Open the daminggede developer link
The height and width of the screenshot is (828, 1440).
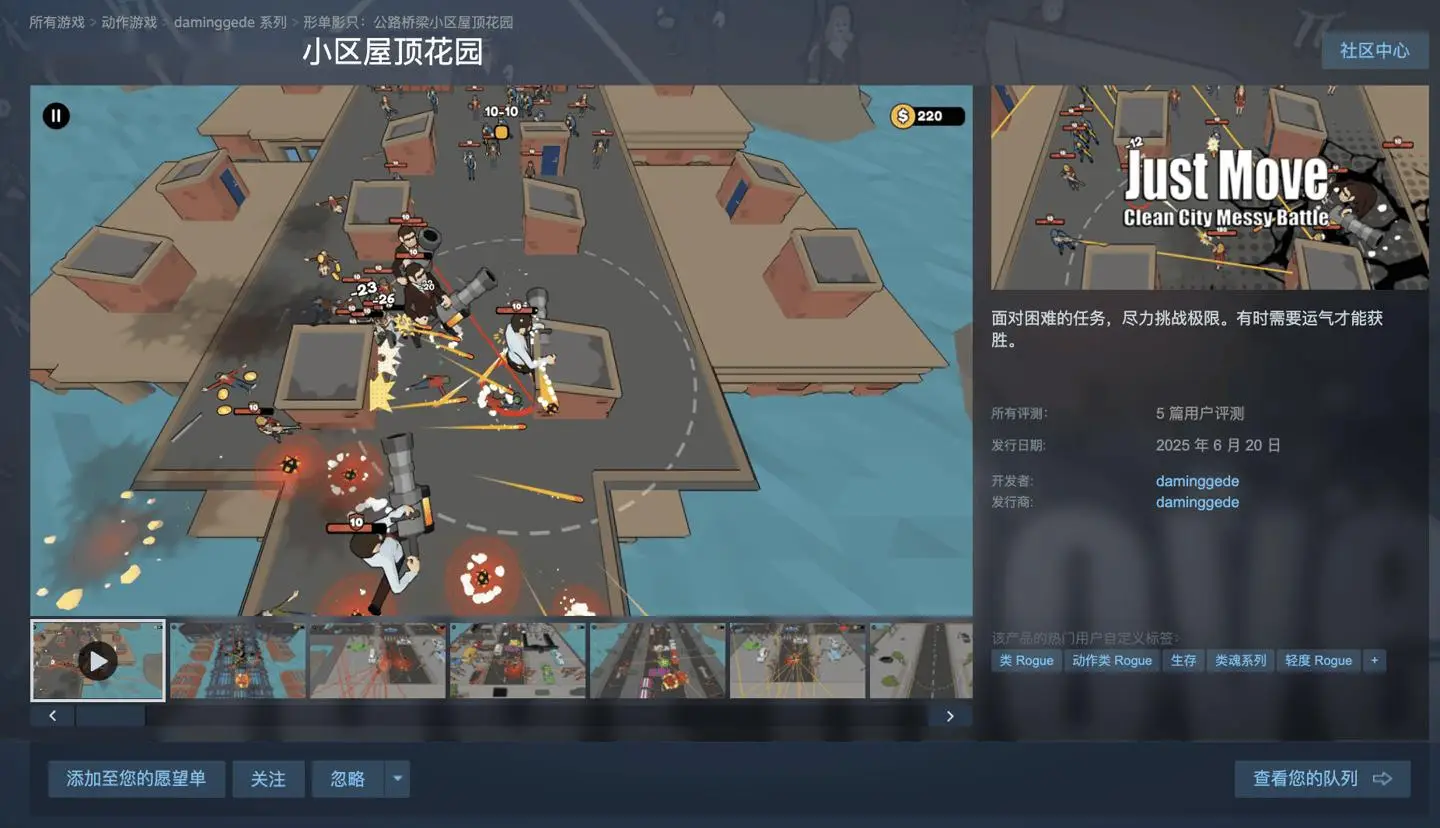[x=1196, y=481]
